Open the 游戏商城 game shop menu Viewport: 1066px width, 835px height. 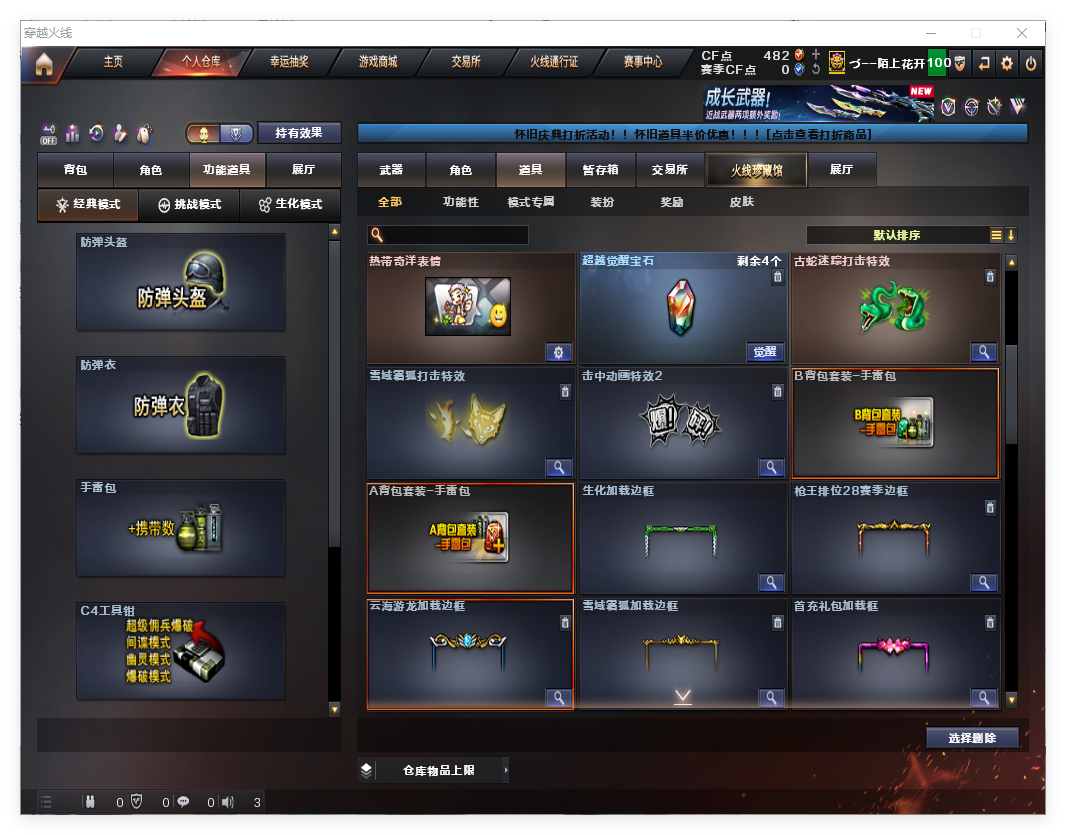pyautogui.click(x=378, y=62)
